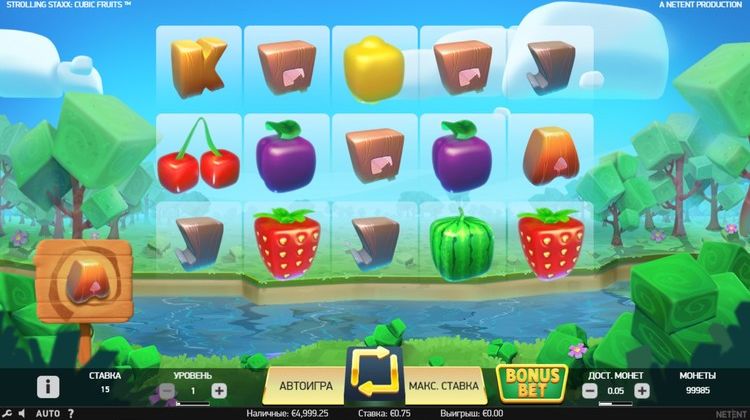The height and width of the screenshot is (420, 750).
Task: Toggle the speaker sound icon
Action: click(x=23, y=413)
